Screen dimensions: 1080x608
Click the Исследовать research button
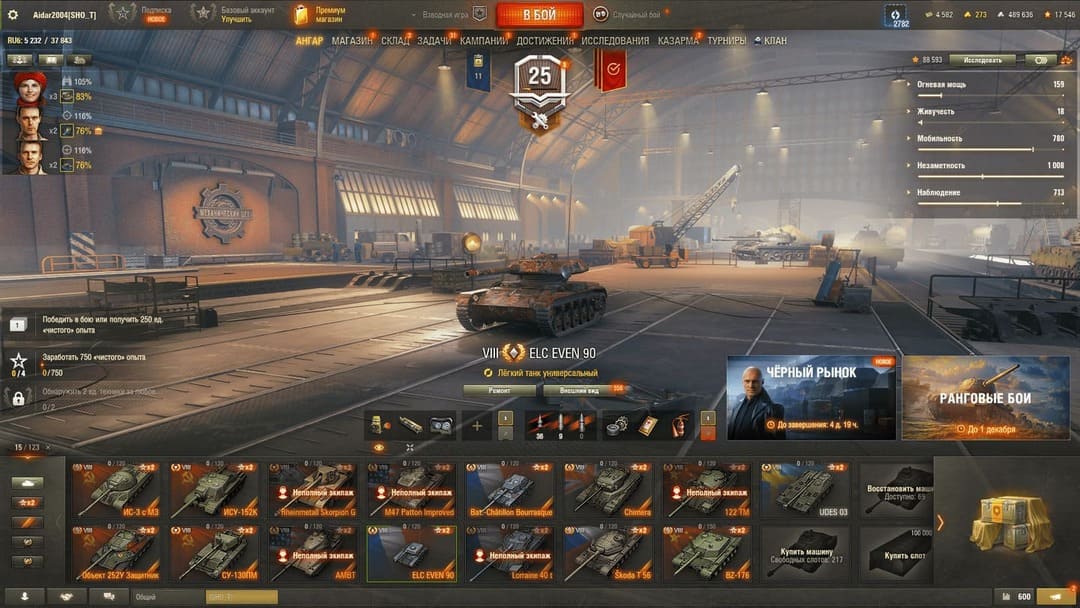[982, 60]
